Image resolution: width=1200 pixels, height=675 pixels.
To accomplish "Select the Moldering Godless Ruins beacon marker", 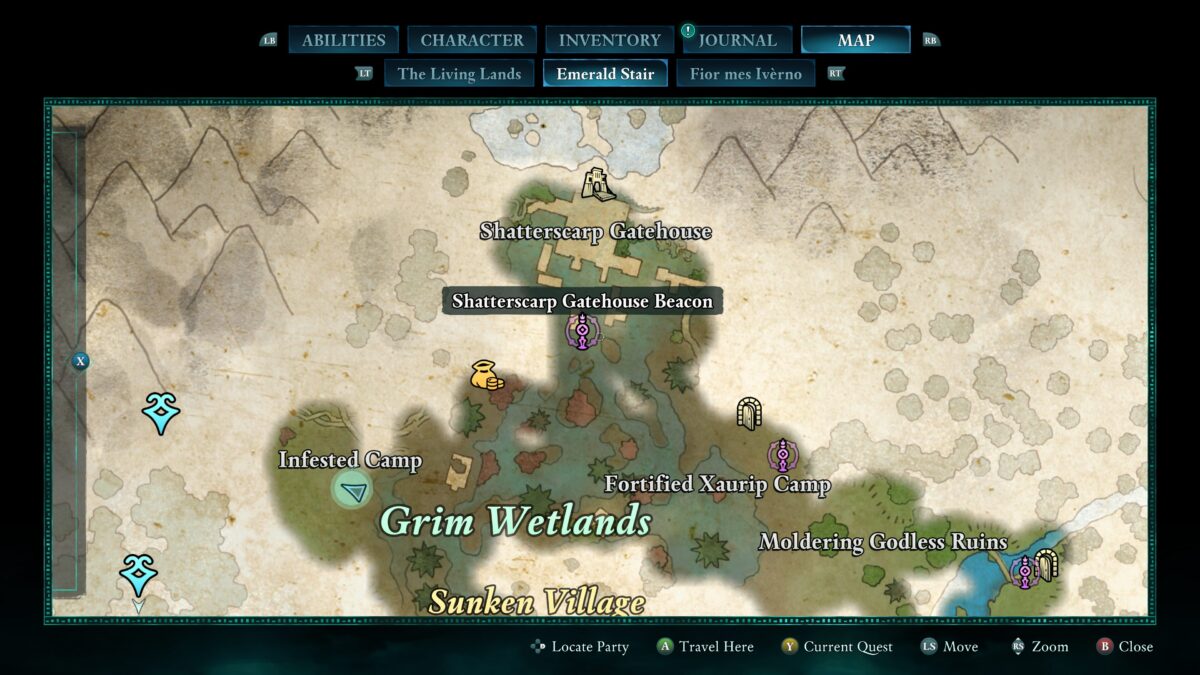I will (x=1025, y=572).
